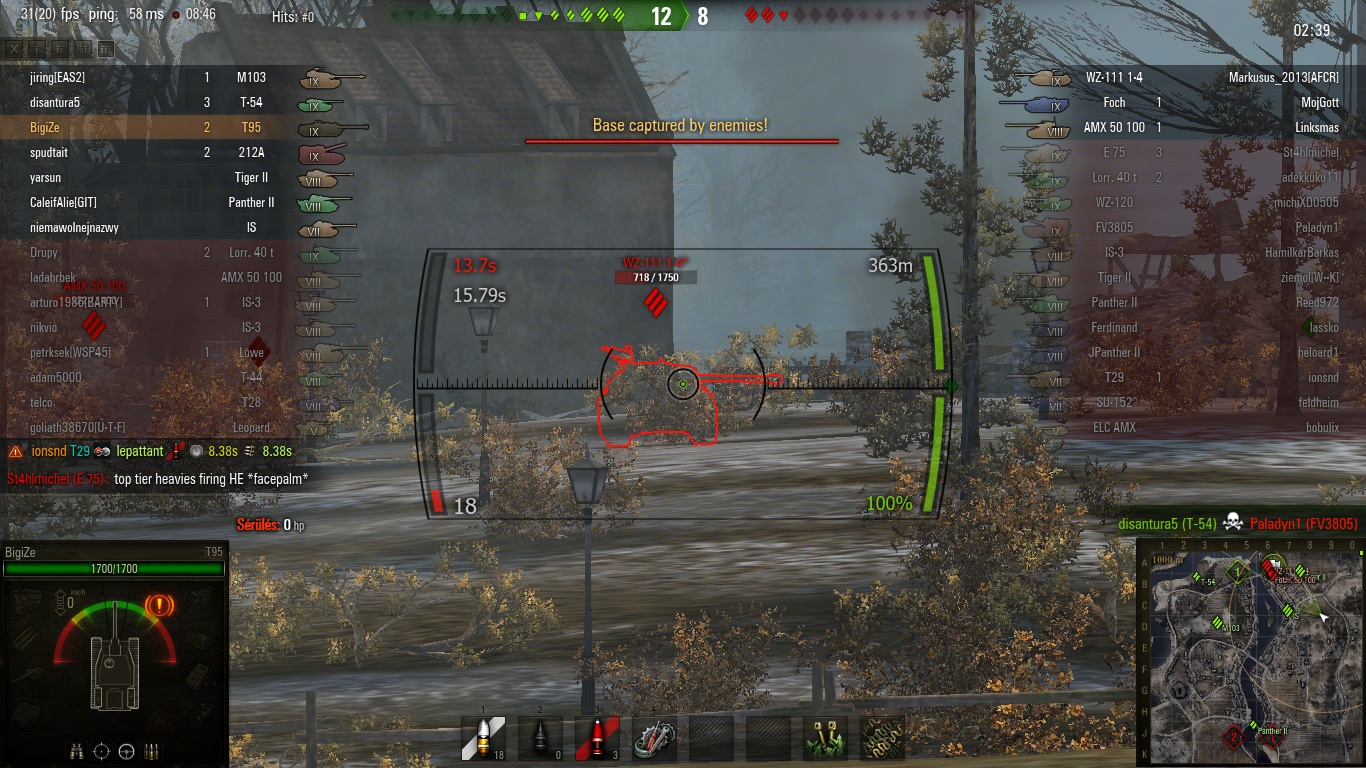Hide the player panel with the X button
This screenshot has width=1366, height=768.
coord(14,48)
